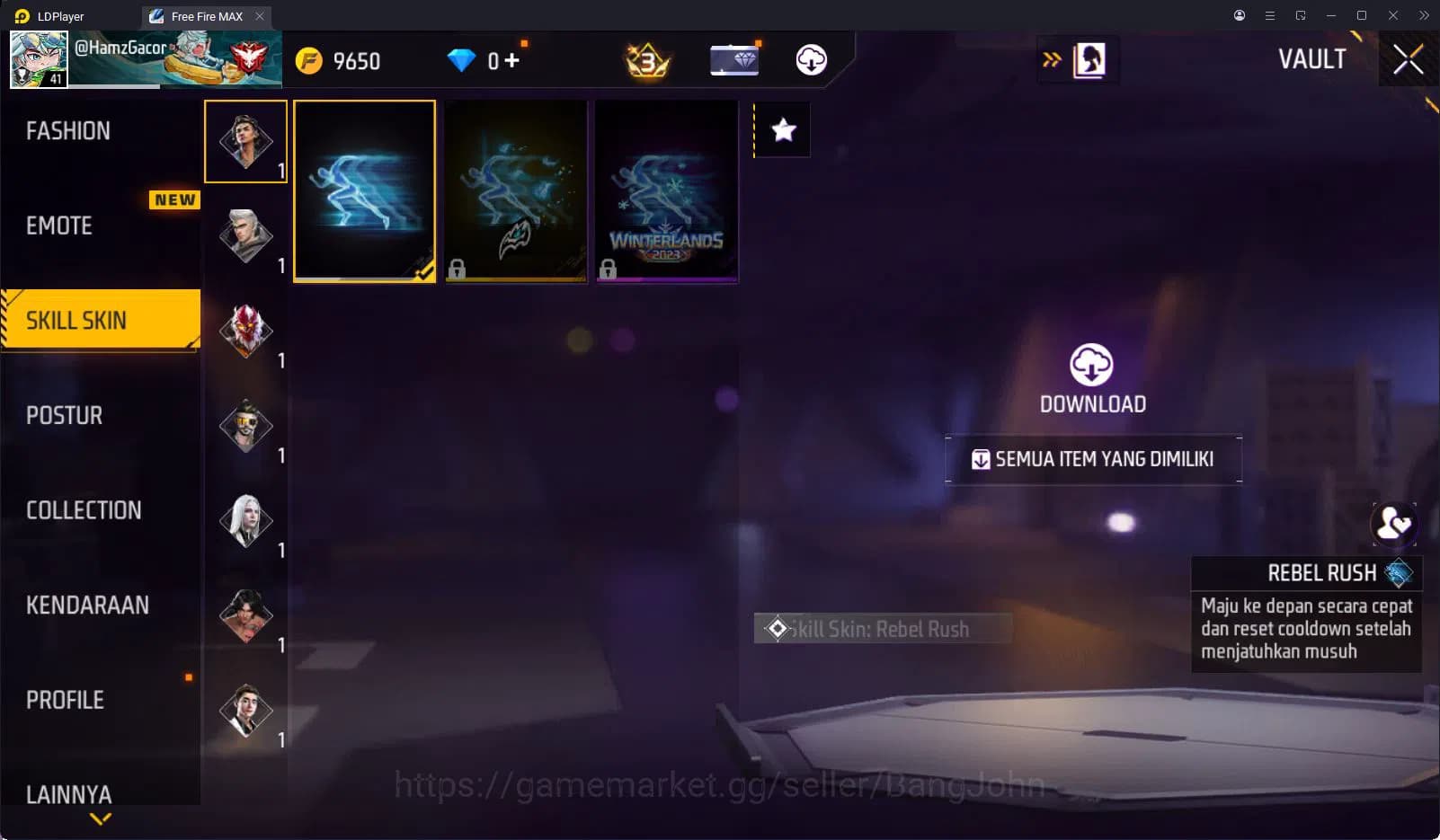Open the Fashion category
The image size is (1440, 840).
(68, 130)
